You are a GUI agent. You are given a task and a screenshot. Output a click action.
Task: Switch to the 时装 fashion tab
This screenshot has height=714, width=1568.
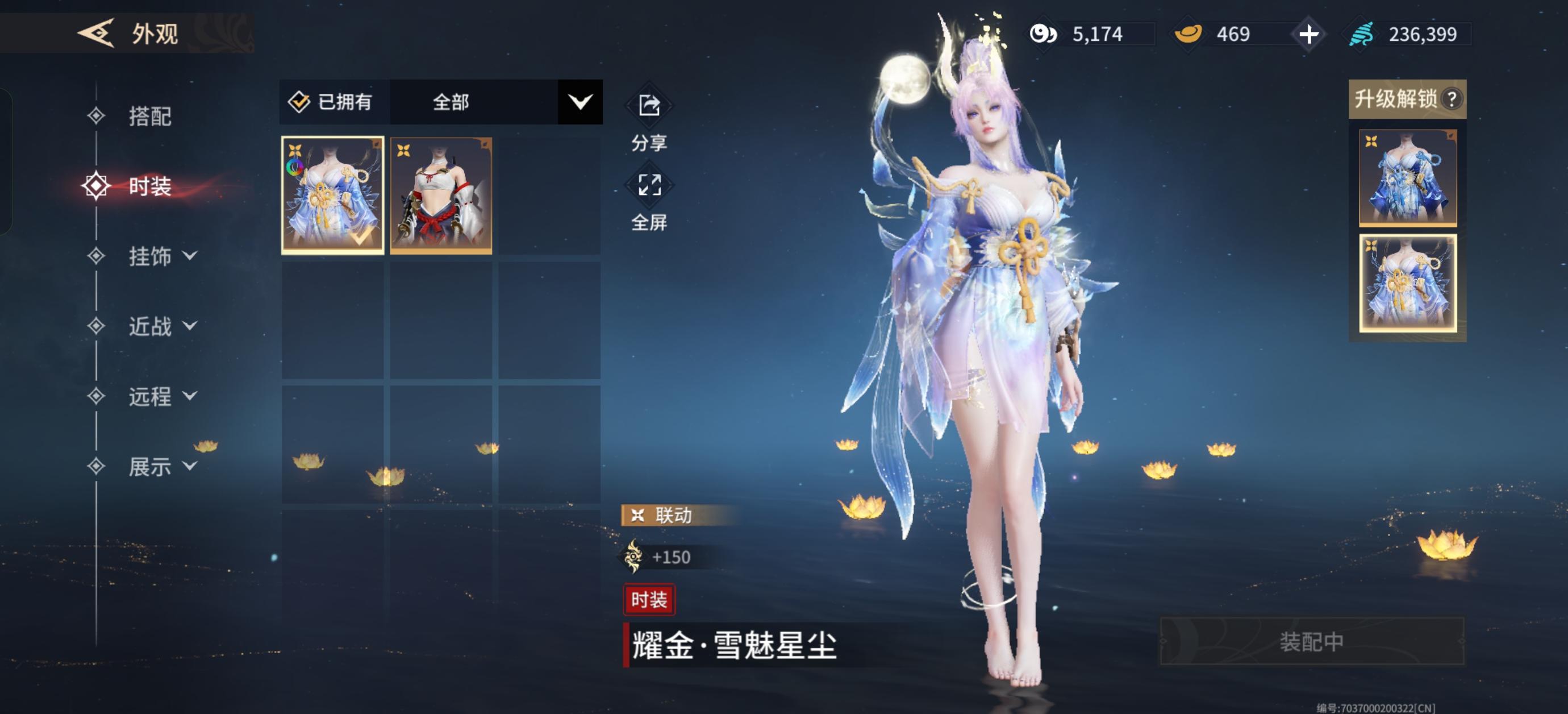click(150, 187)
